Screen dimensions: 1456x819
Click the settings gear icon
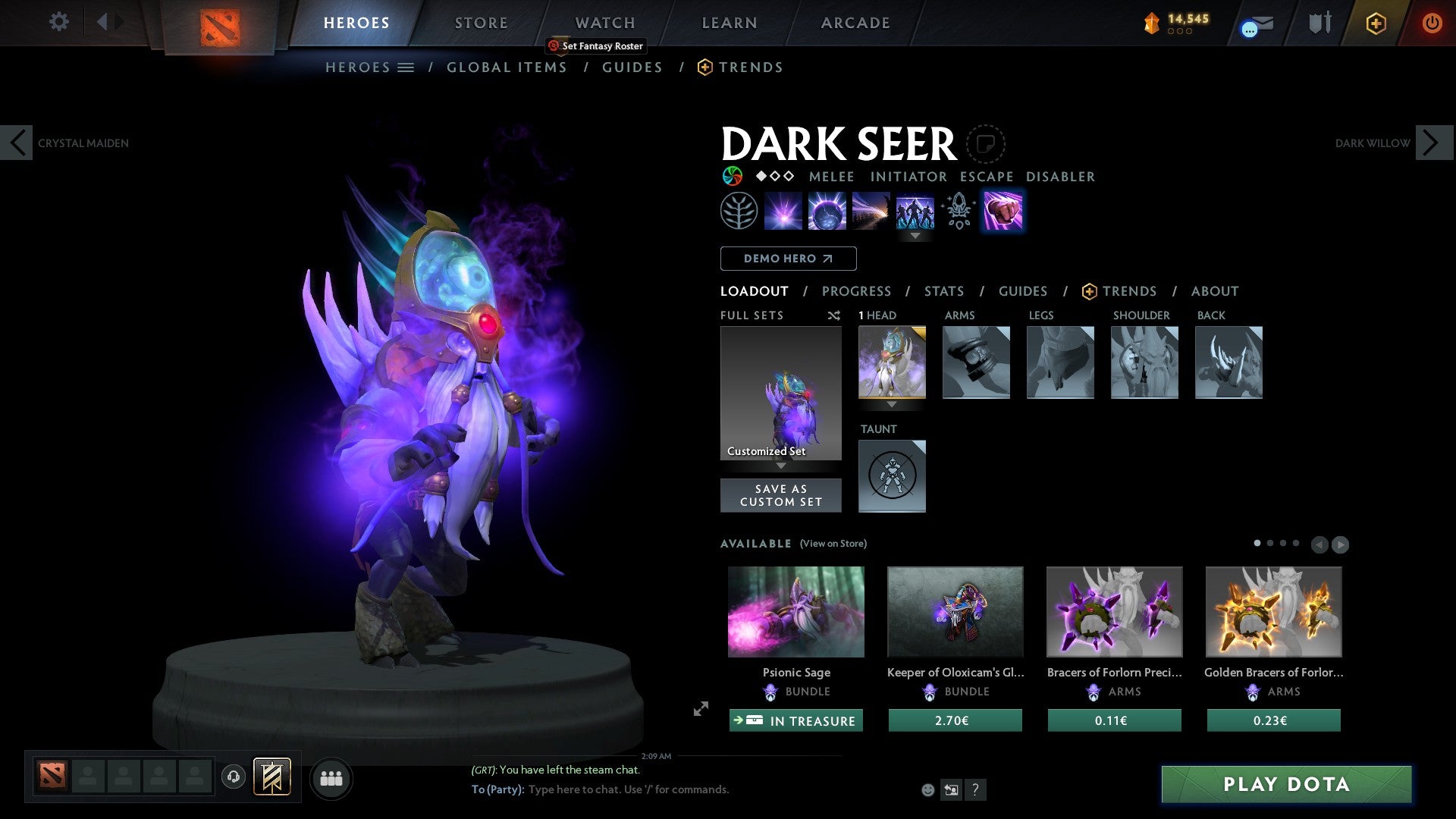click(x=58, y=22)
